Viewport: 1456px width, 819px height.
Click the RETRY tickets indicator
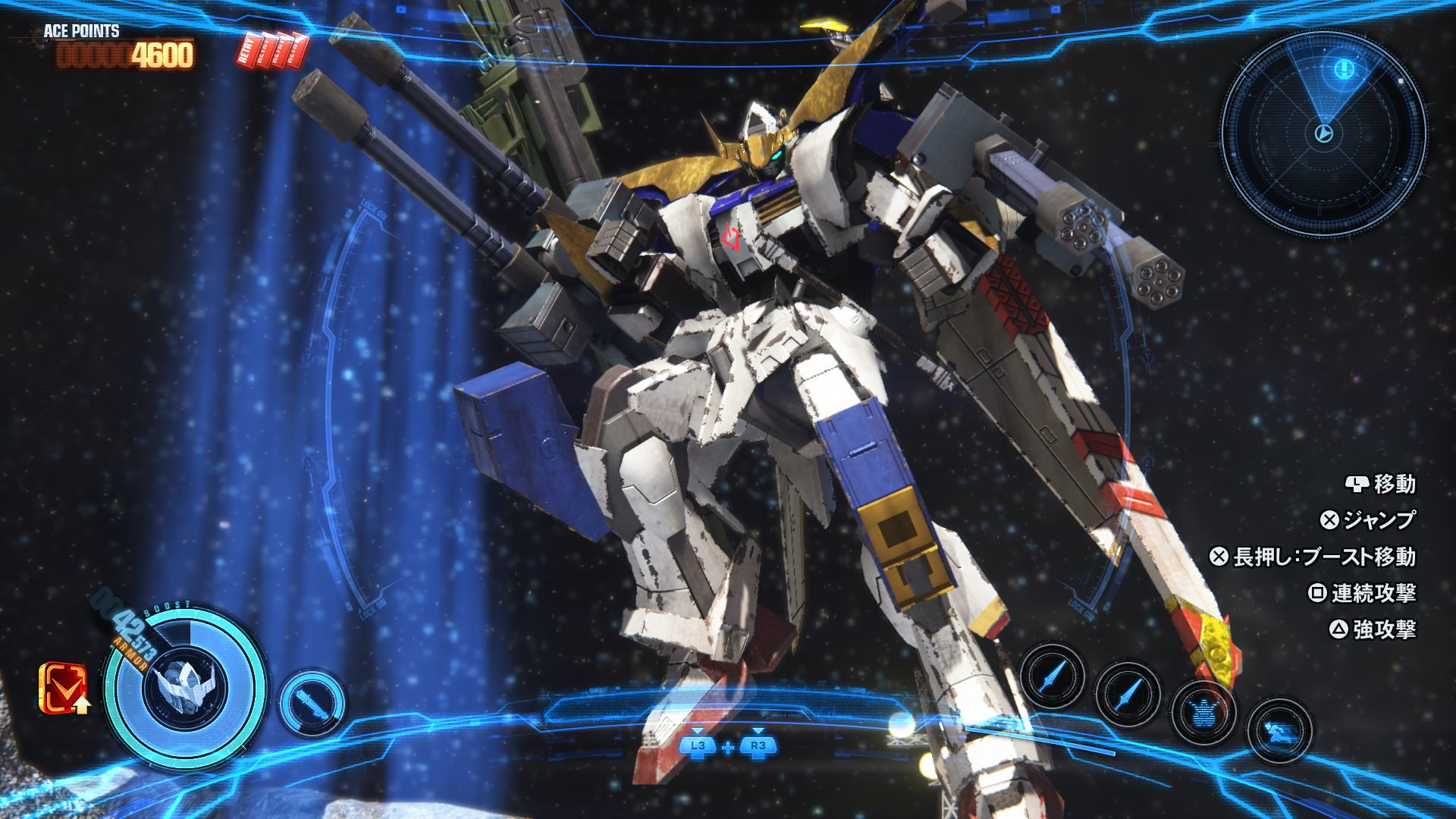[275, 49]
